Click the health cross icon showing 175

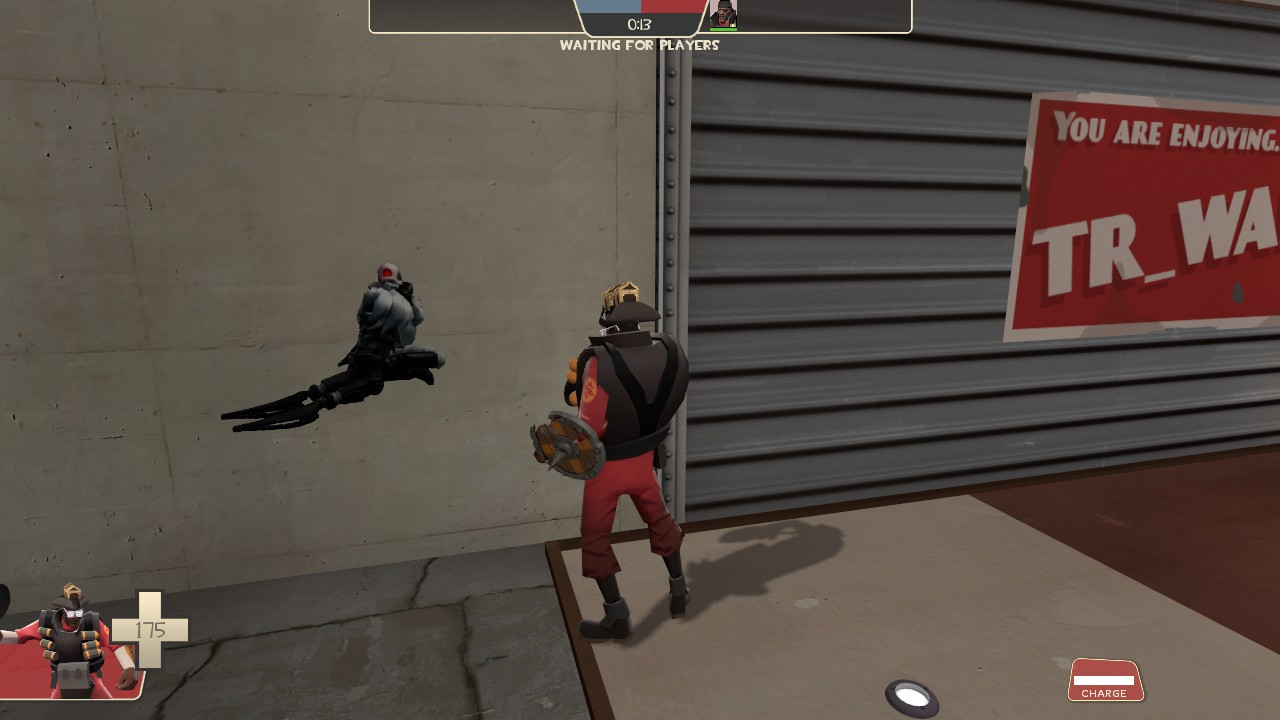pos(150,630)
